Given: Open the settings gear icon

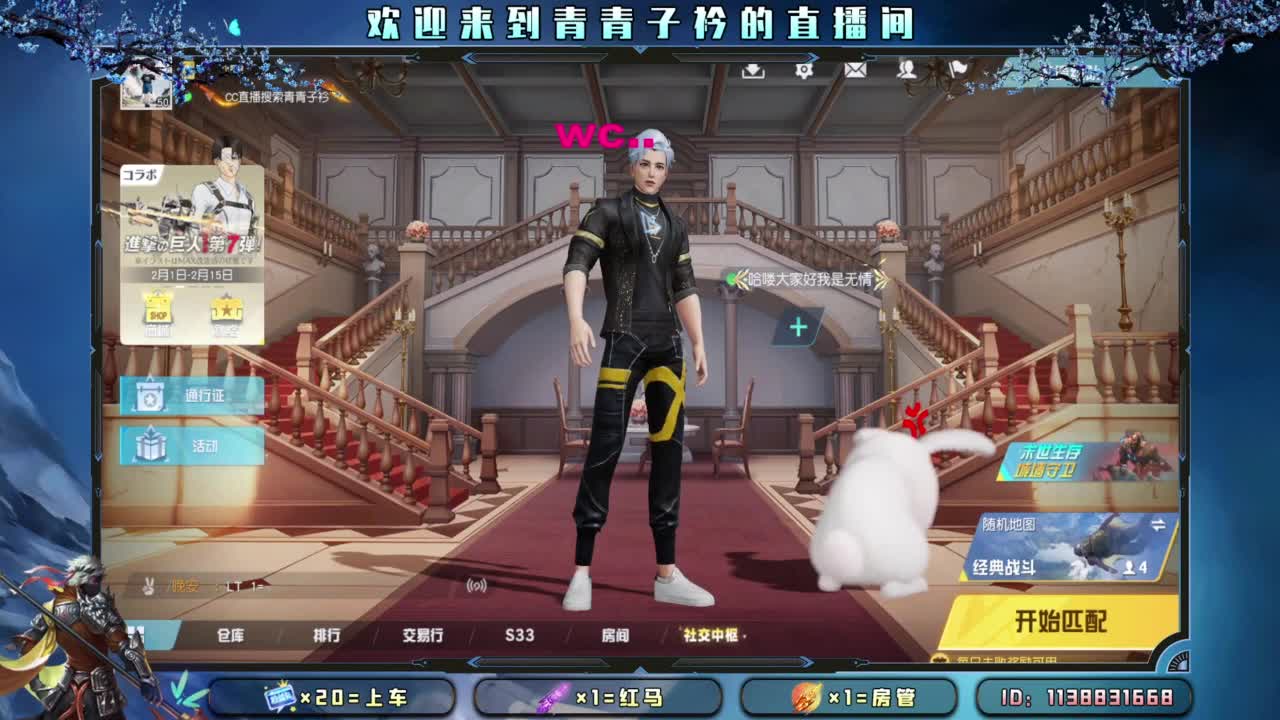Looking at the screenshot, I should tap(803, 72).
